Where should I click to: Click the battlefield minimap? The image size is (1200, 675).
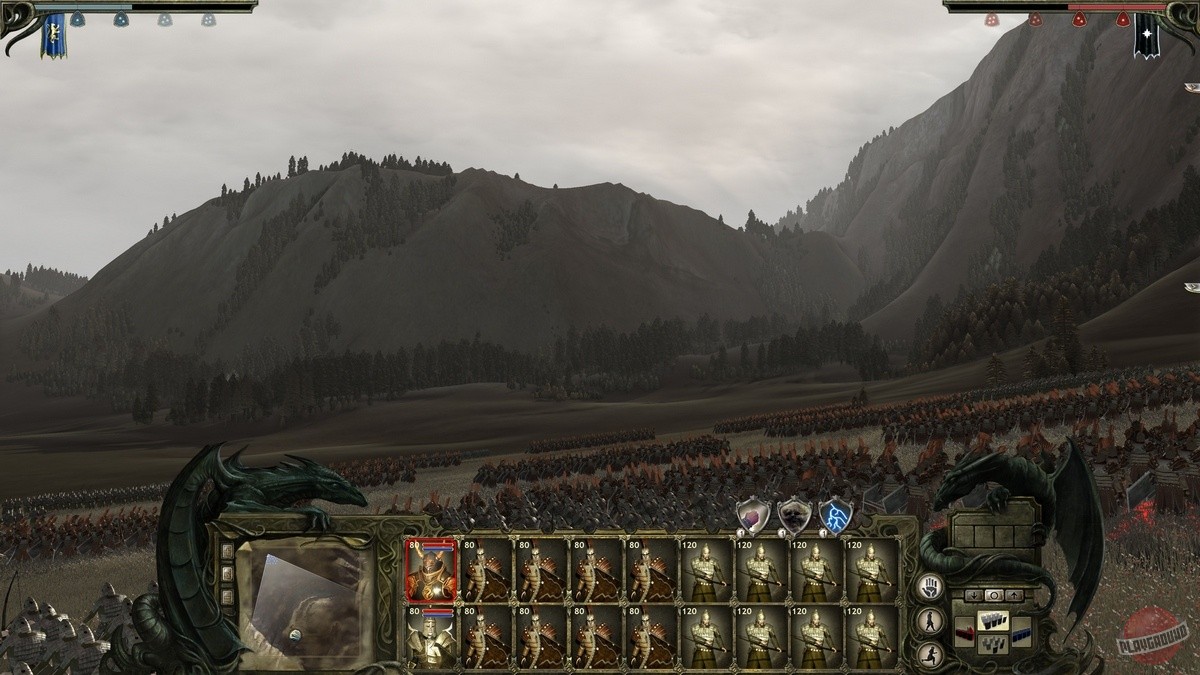click(308, 603)
